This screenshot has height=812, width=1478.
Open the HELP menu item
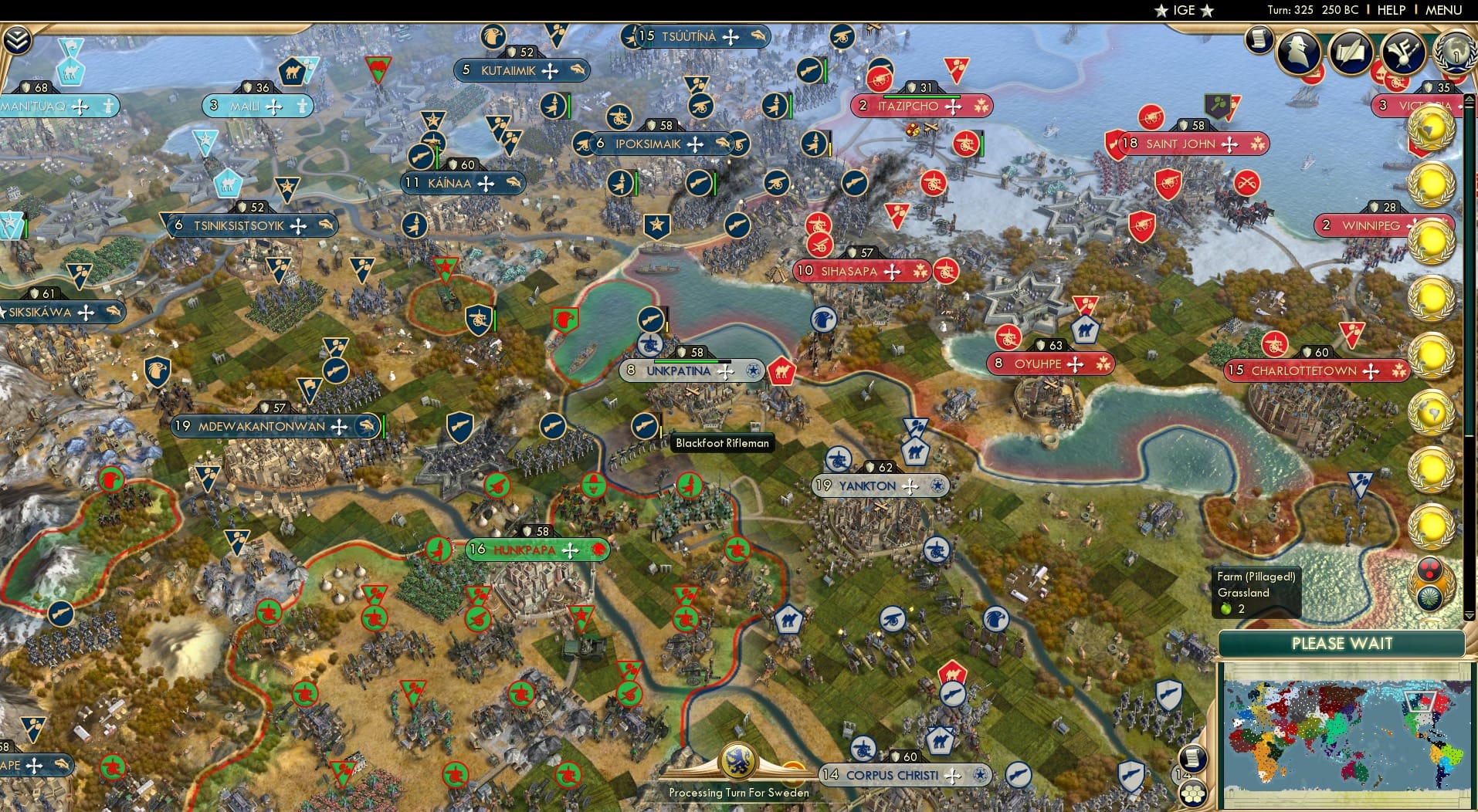click(x=1390, y=10)
